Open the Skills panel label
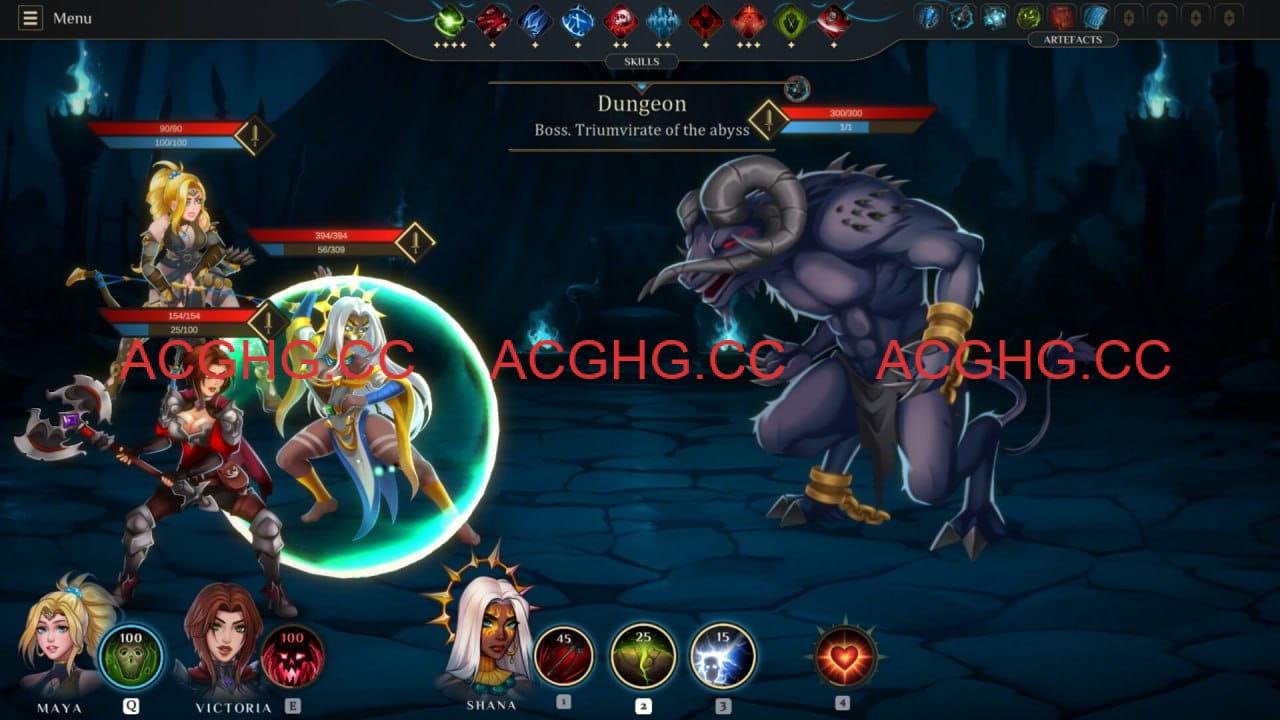The height and width of the screenshot is (720, 1280). (641, 62)
